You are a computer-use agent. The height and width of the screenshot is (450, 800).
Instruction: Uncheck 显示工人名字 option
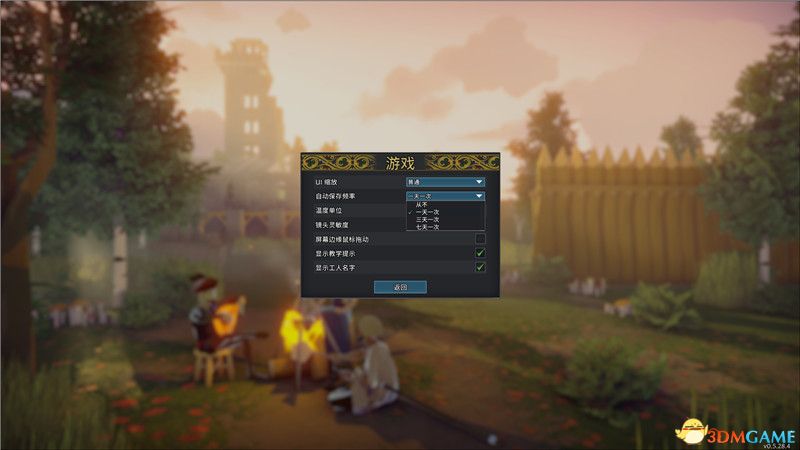pyautogui.click(x=480, y=267)
